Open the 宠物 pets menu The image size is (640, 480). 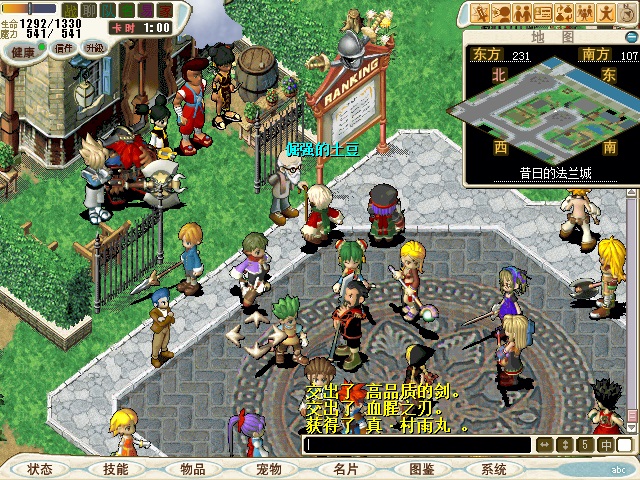(x=268, y=469)
